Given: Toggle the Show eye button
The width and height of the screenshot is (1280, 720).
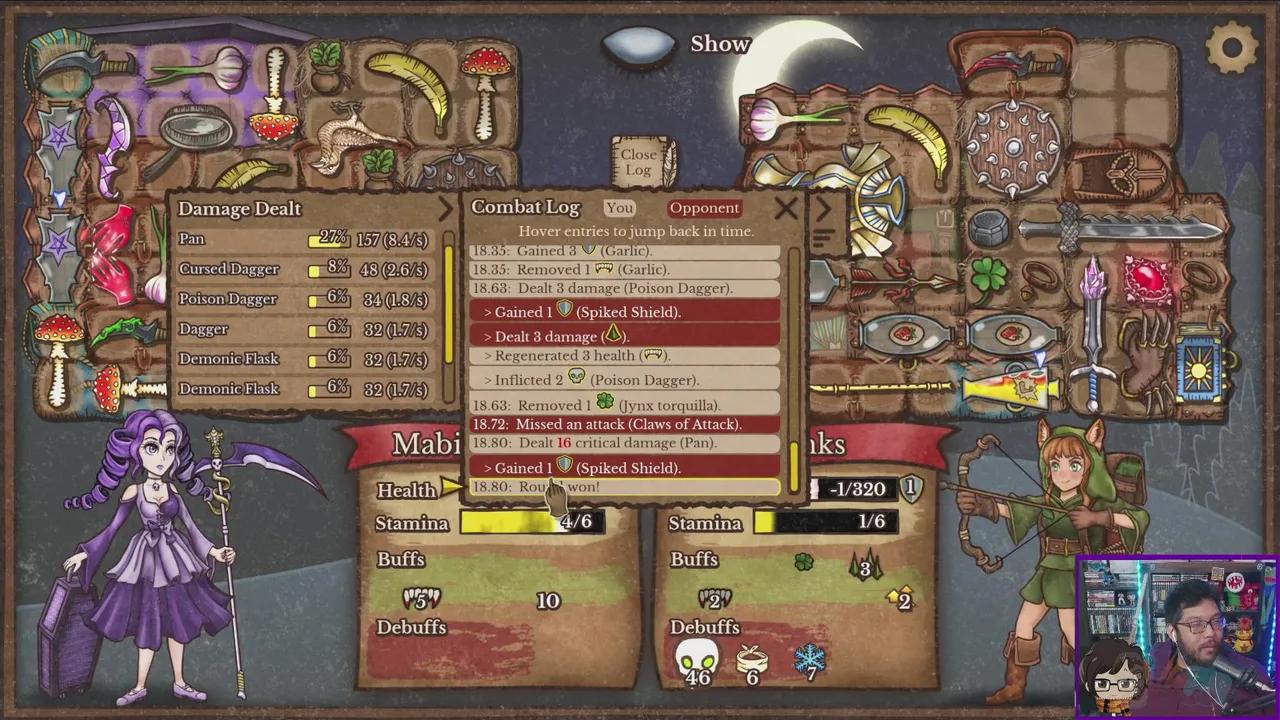Looking at the screenshot, I should pyautogui.click(x=641, y=45).
